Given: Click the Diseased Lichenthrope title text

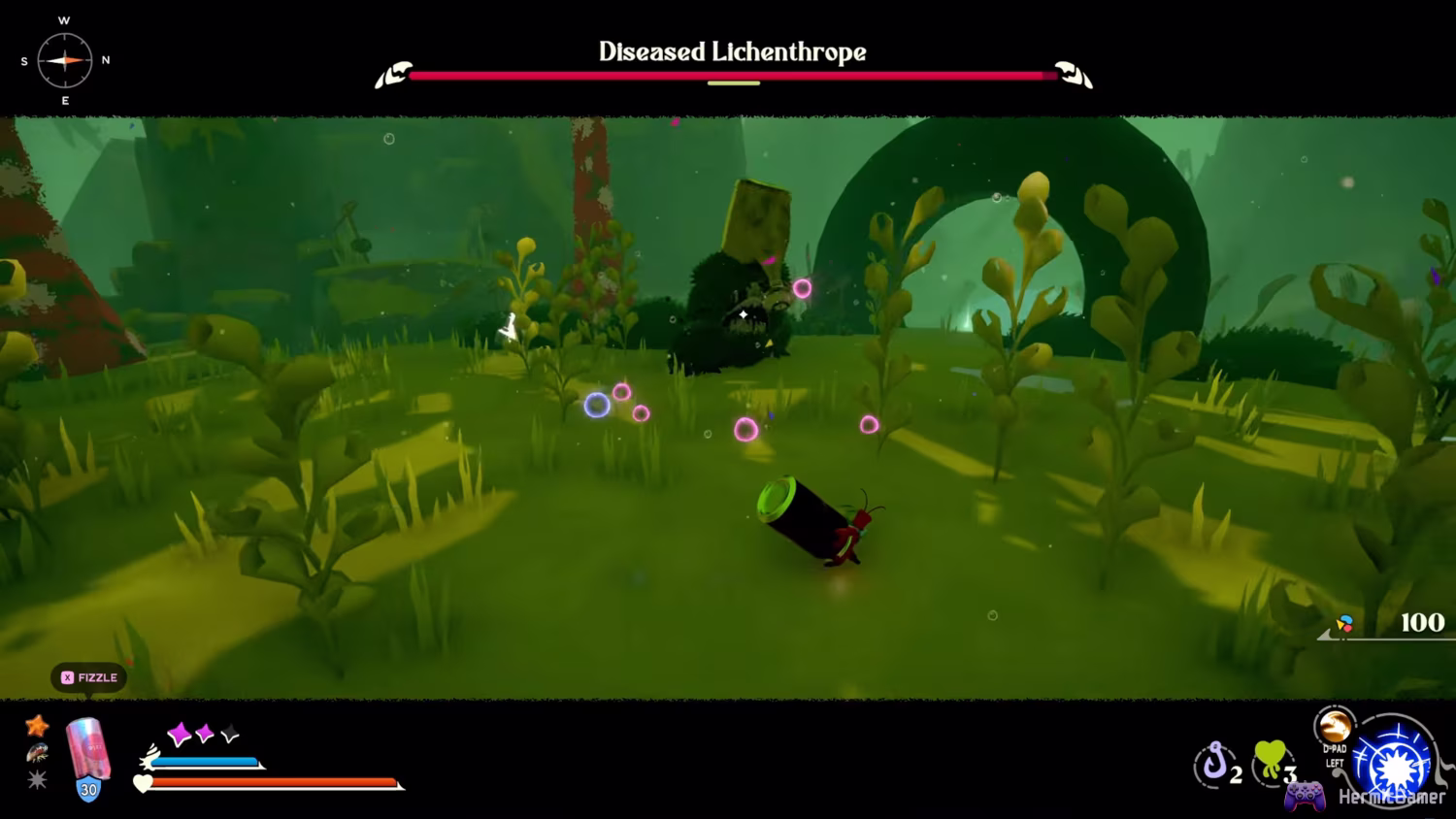Looking at the screenshot, I should (x=732, y=52).
